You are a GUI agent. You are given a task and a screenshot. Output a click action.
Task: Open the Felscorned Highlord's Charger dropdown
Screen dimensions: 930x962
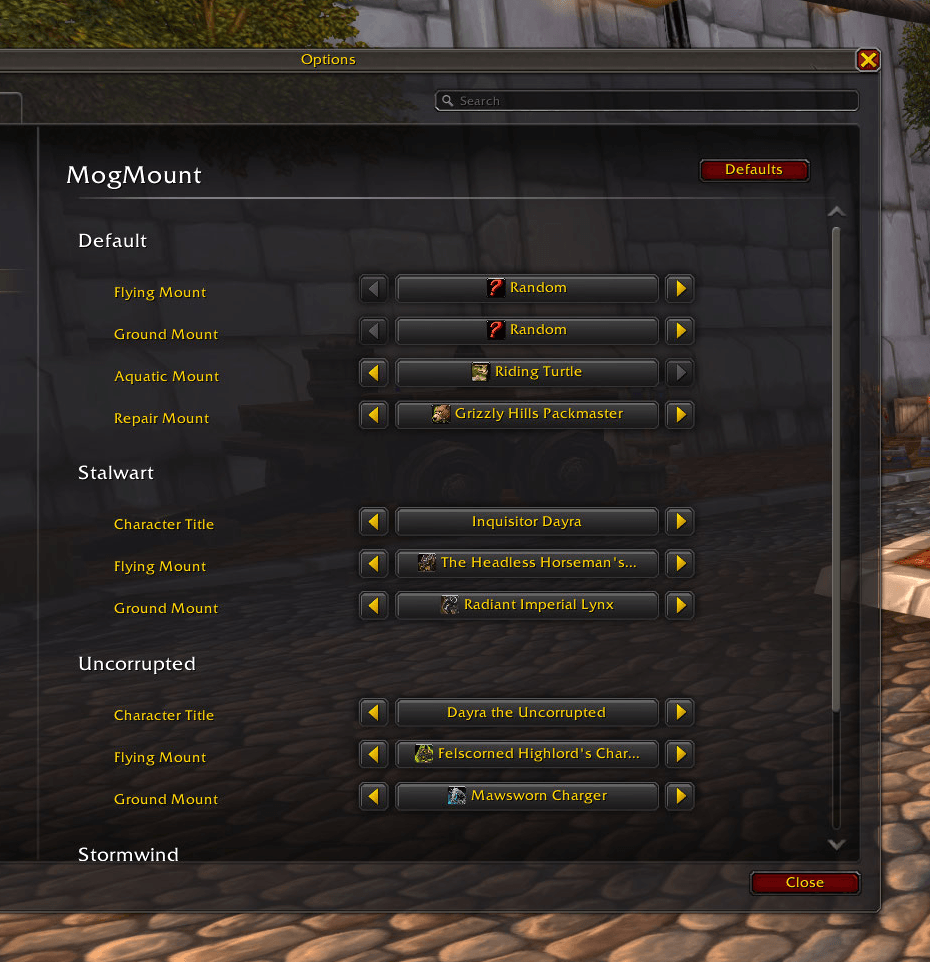click(527, 755)
